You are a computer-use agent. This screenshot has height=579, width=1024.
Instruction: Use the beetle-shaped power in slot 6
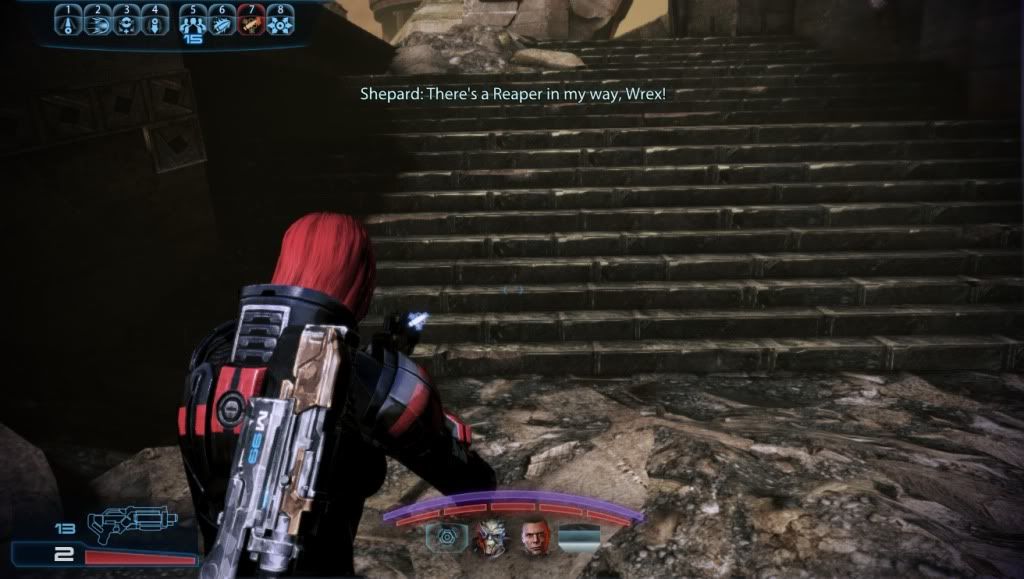coord(222,23)
